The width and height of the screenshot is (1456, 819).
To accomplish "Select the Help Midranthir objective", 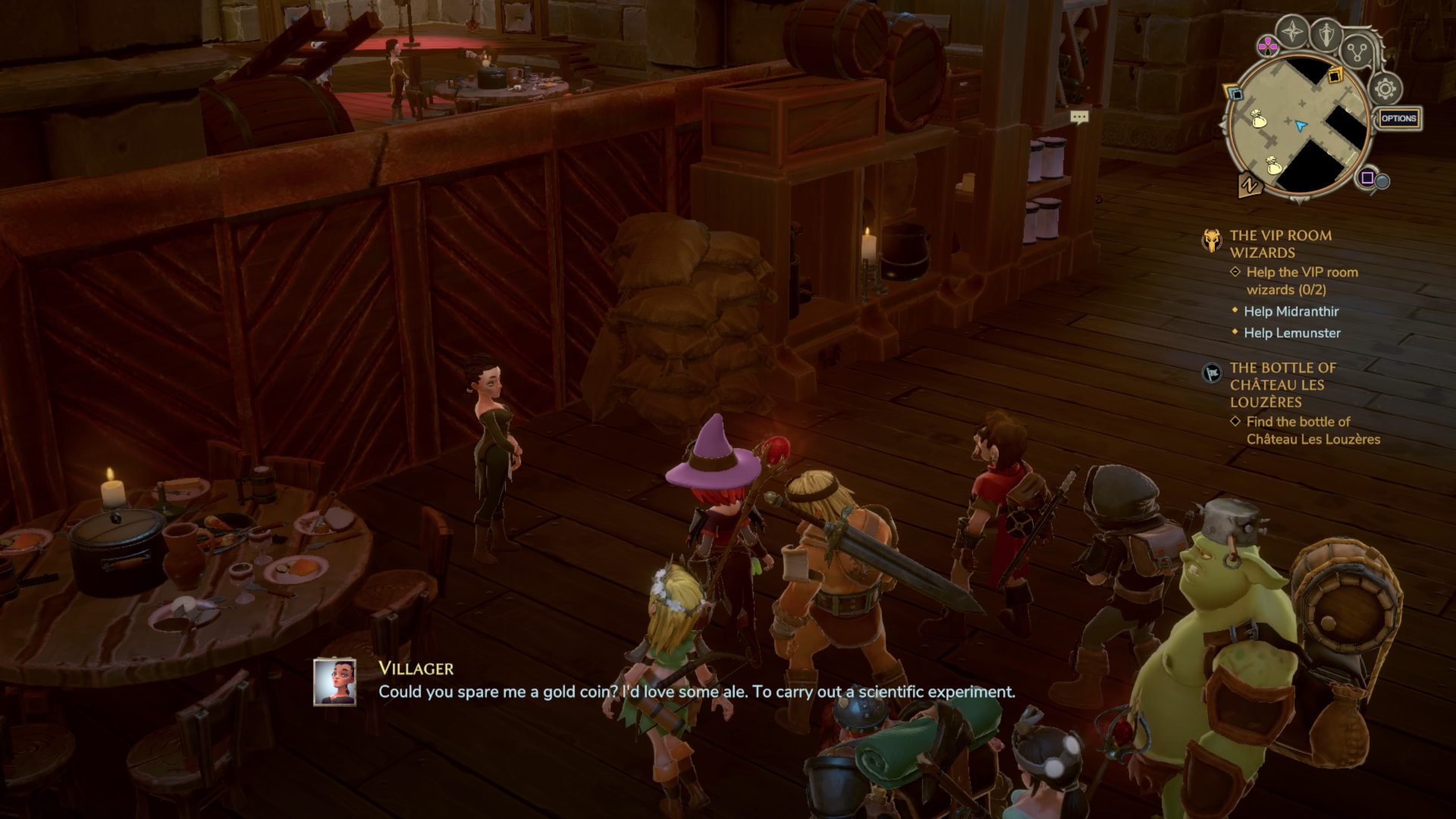I will [x=1291, y=311].
